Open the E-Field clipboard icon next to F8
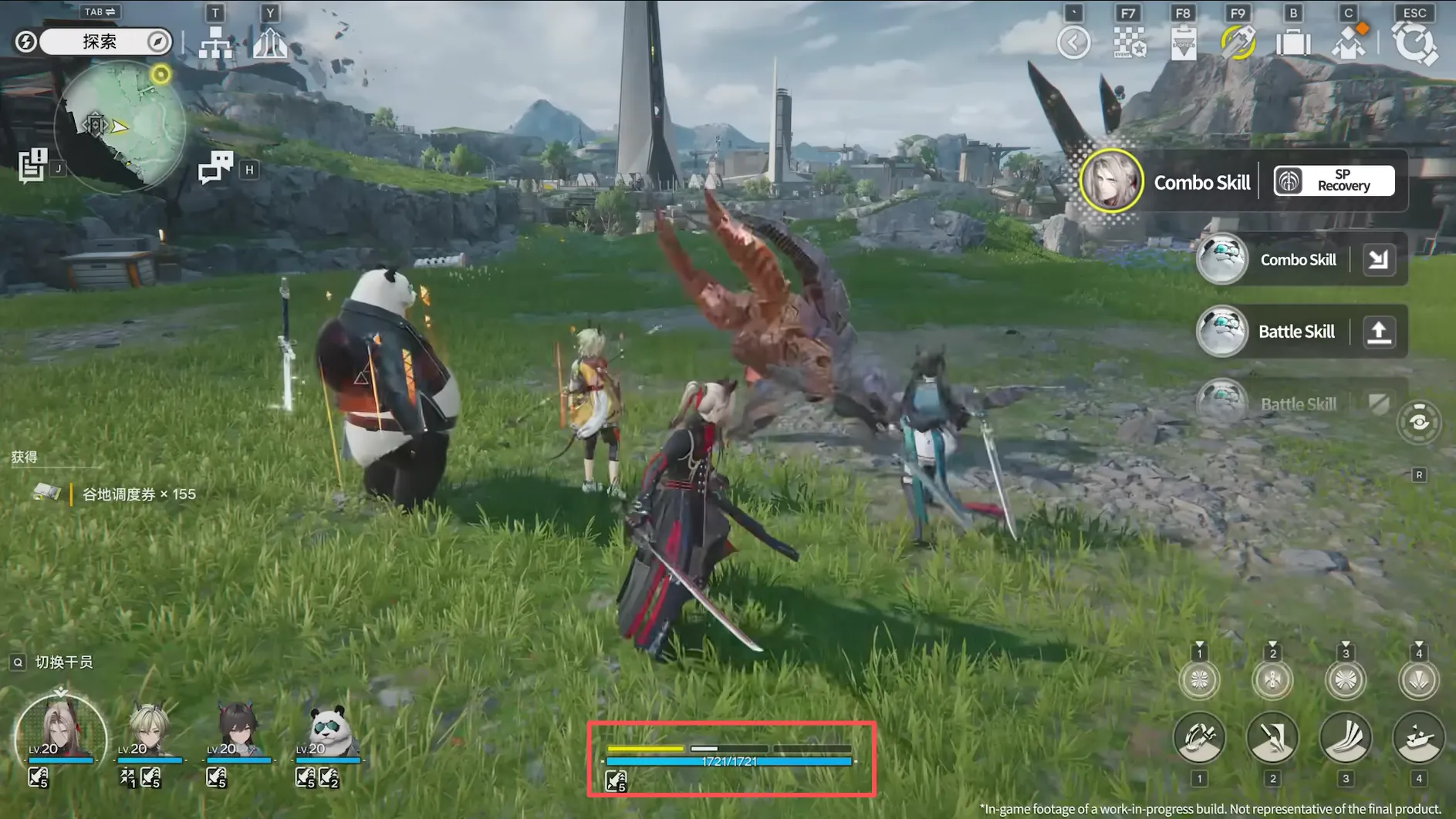 click(1183, 42)
